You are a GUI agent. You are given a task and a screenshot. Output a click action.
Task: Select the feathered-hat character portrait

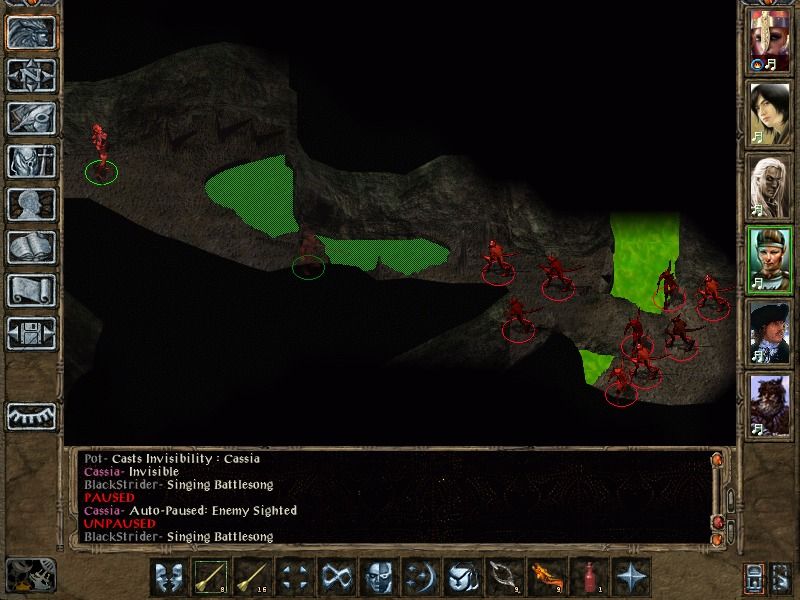tap(769, 331)
